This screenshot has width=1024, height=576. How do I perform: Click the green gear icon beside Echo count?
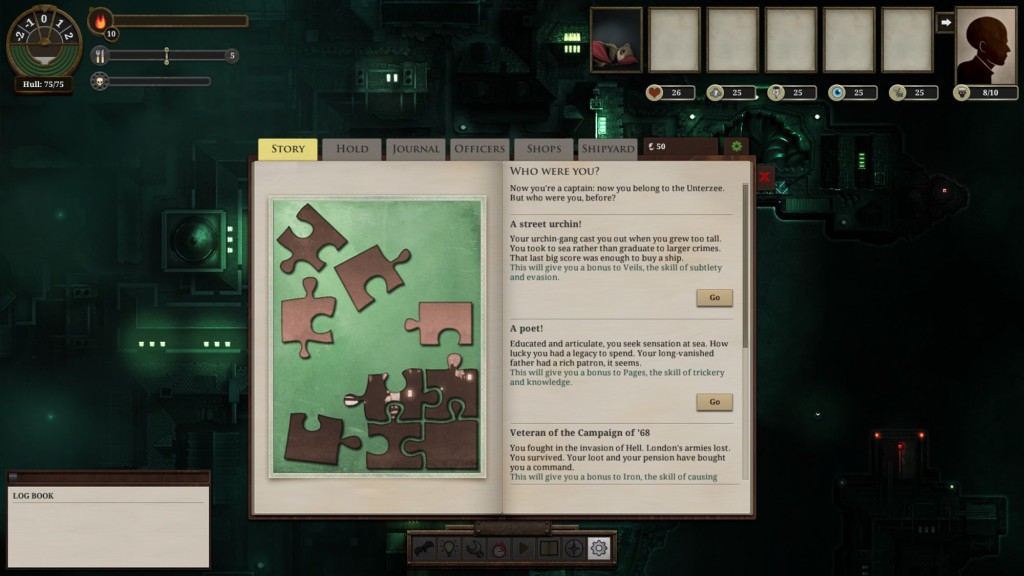tap(737, 148)
